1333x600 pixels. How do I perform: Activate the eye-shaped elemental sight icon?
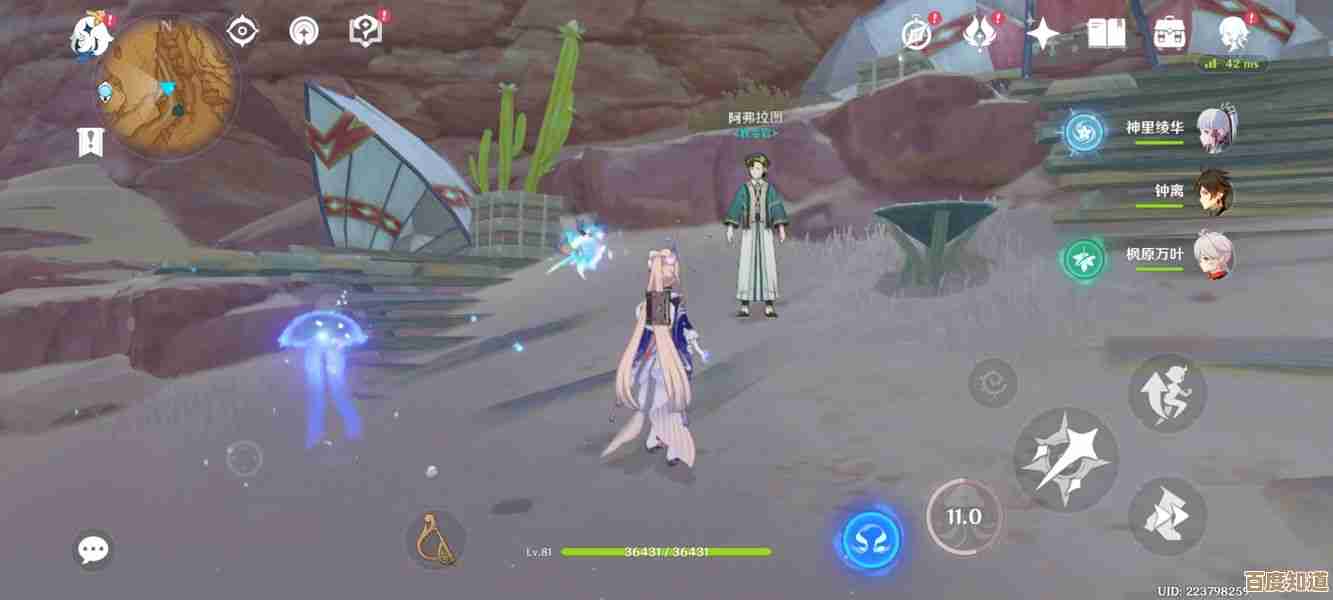pyautogui.click(x=242, y=32)
